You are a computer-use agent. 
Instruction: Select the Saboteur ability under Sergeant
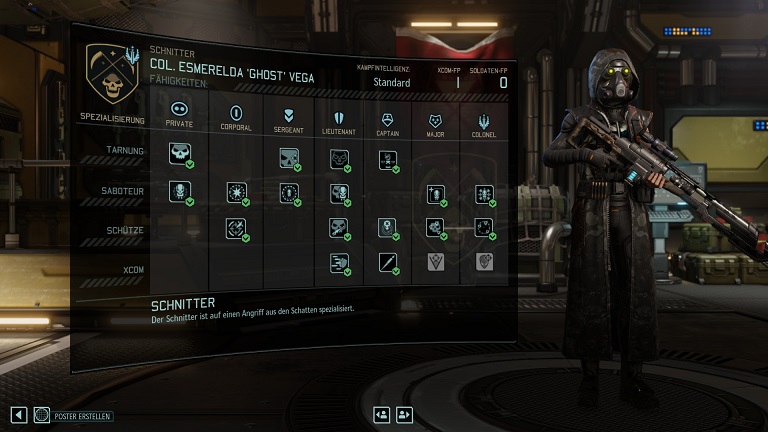point(288,193)
